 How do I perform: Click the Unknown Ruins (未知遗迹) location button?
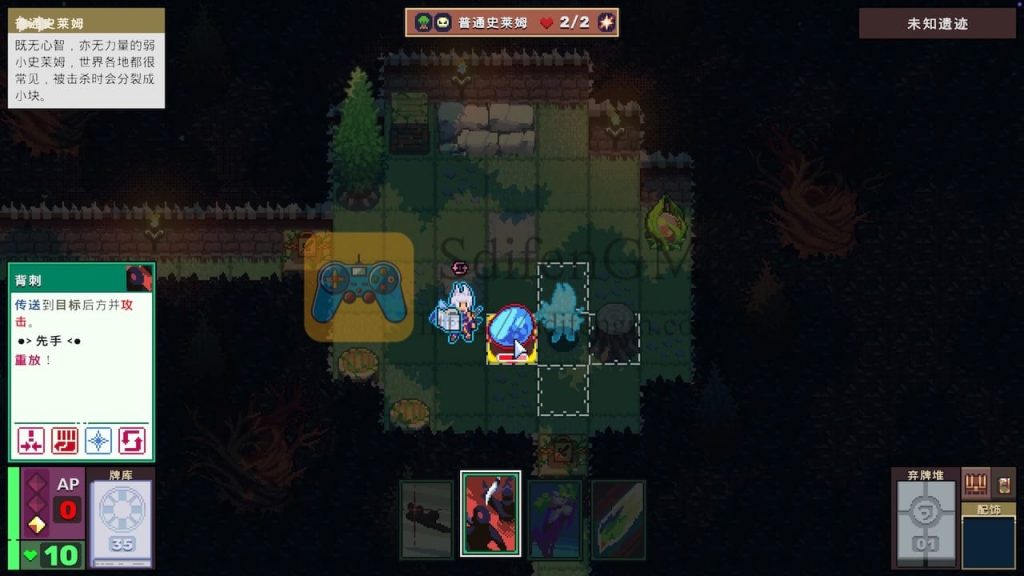point(937,24)
